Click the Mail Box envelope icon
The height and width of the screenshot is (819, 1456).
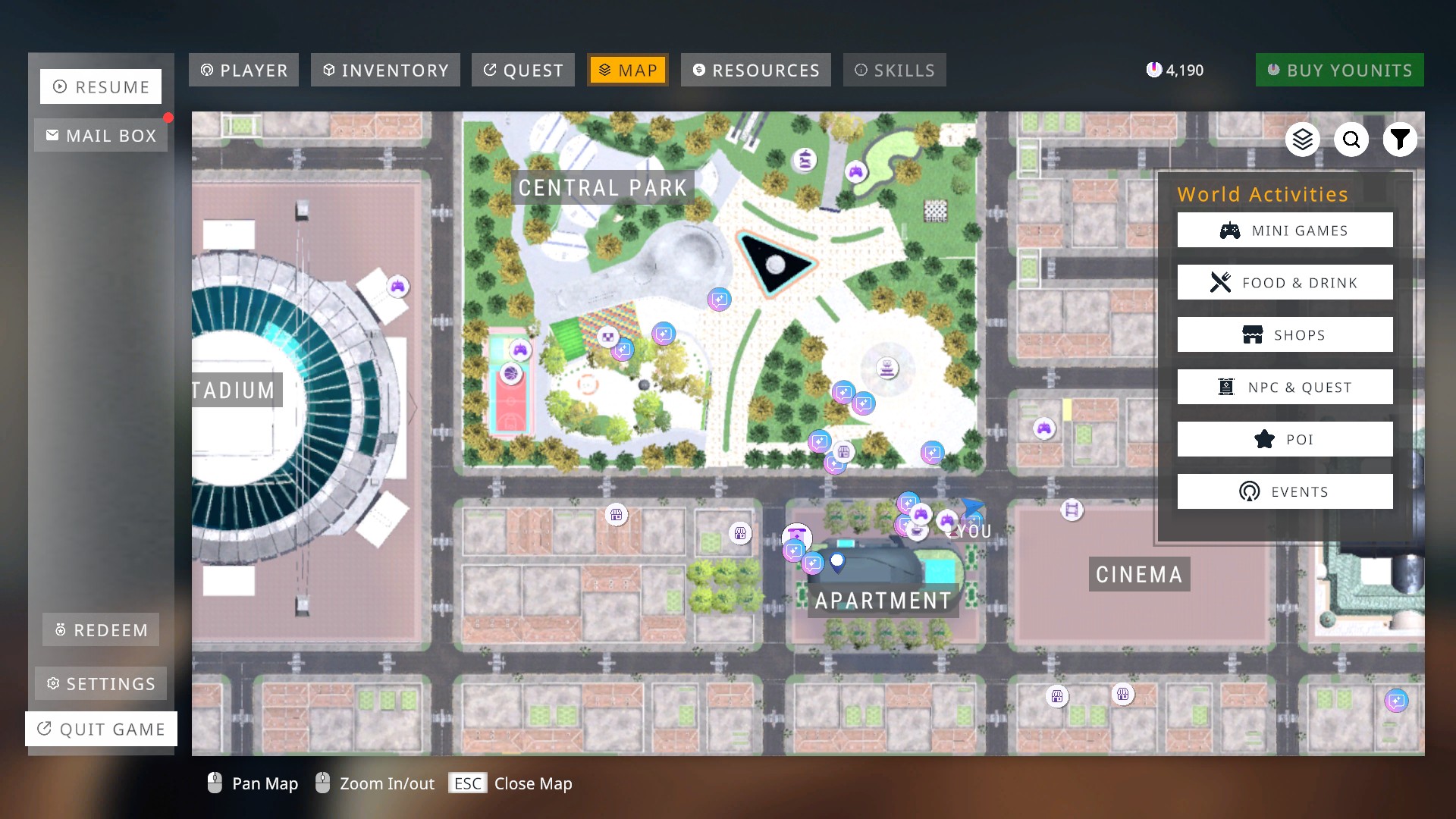coord(52,135)
